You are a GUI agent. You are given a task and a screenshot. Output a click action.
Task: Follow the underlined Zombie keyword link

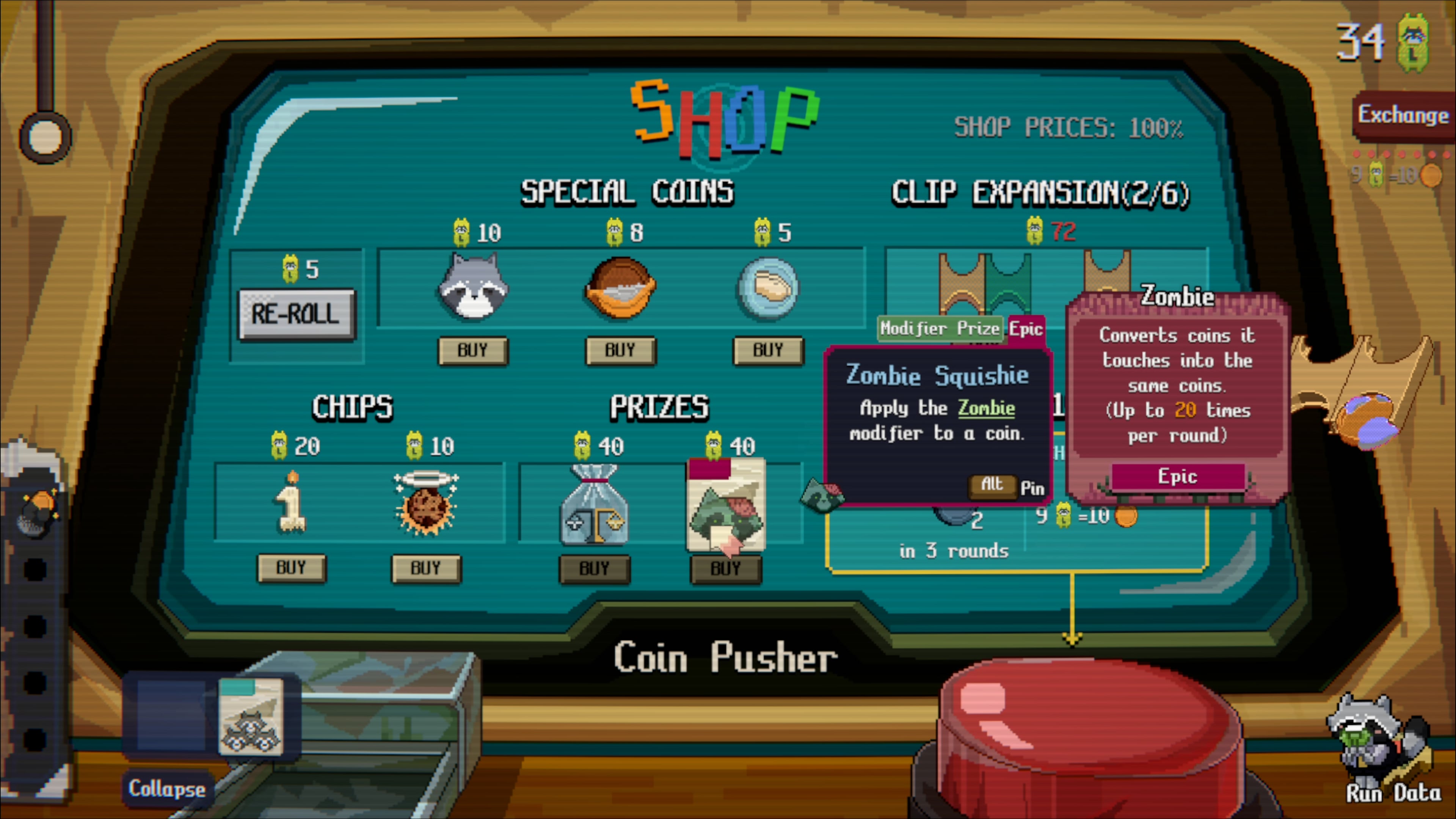[x=986, y=408]
